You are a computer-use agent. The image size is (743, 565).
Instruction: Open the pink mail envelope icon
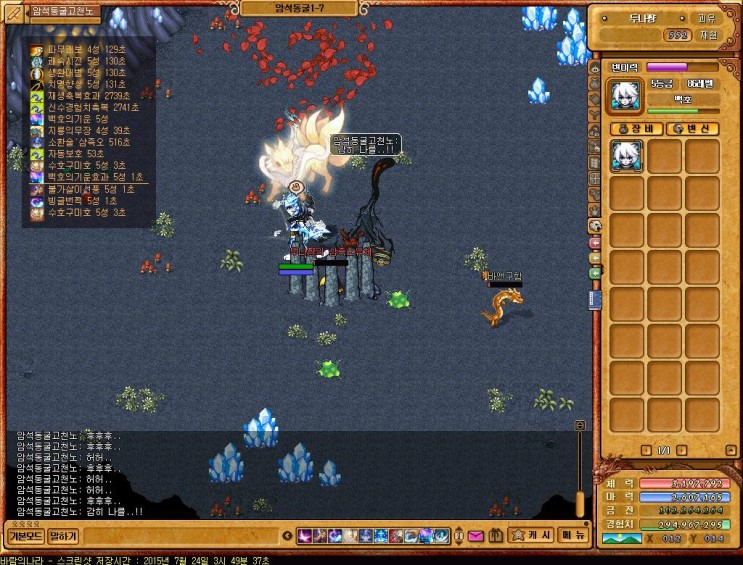pos(475,536)
